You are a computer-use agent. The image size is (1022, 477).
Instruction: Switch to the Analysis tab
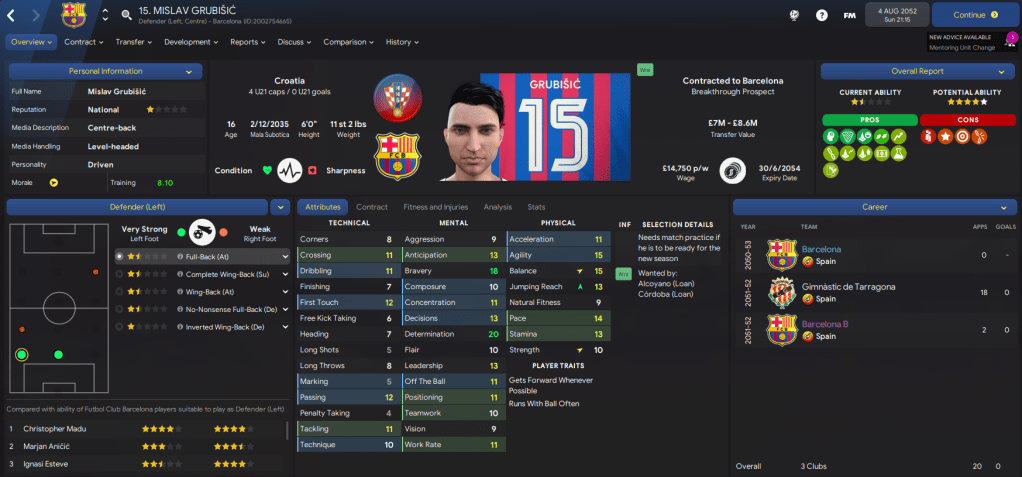point(497,207)
